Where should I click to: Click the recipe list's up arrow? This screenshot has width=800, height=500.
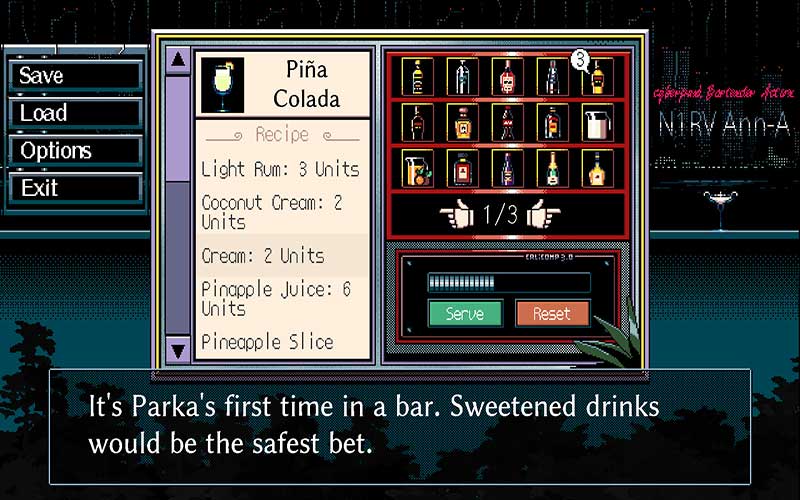[178, 60]
